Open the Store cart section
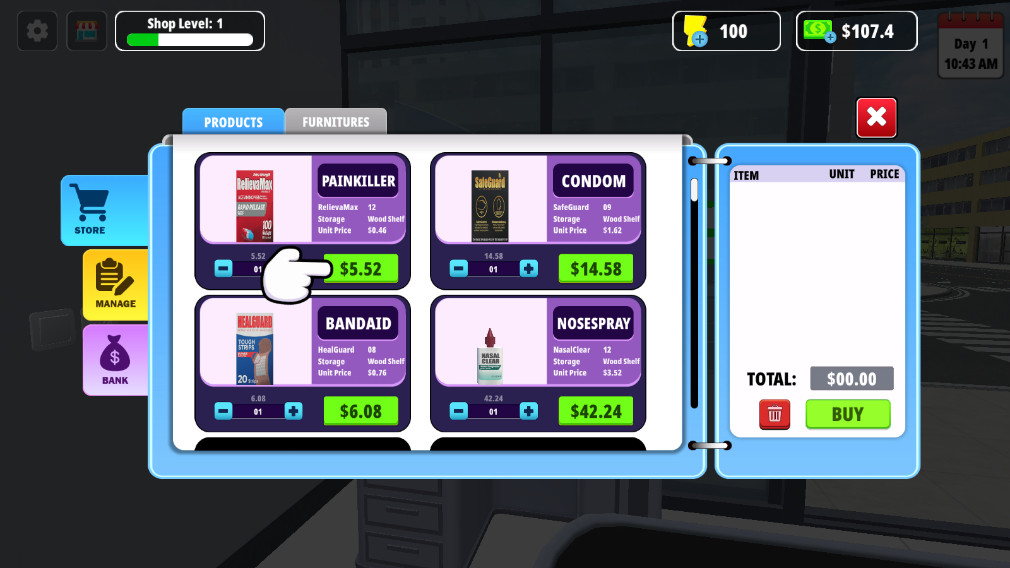This screenshot has height=568, width=1010. coord(90,209)
